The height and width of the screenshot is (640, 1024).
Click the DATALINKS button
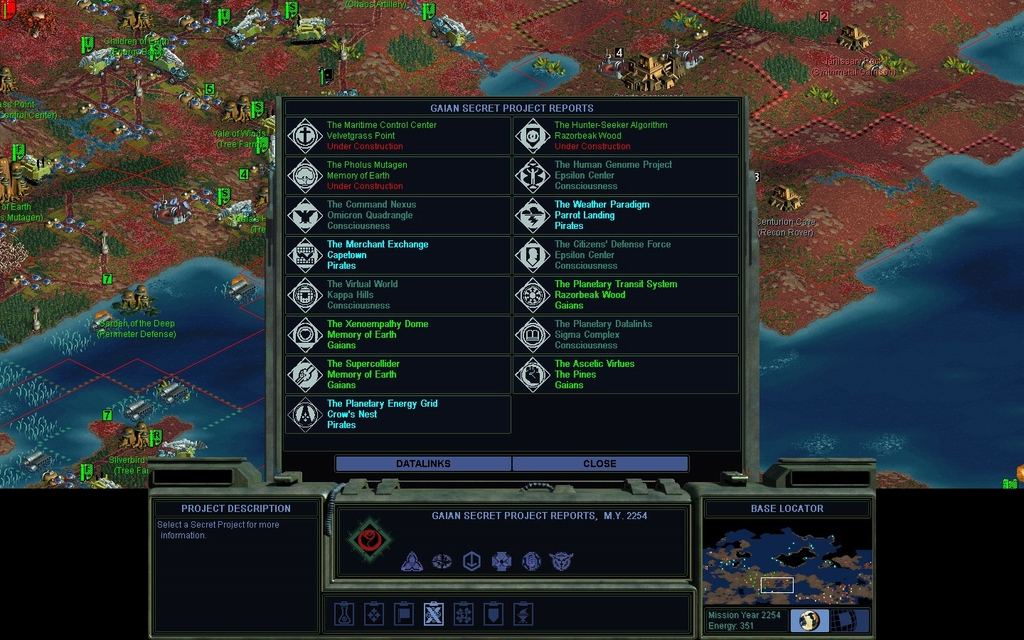(x=423, y=464)
